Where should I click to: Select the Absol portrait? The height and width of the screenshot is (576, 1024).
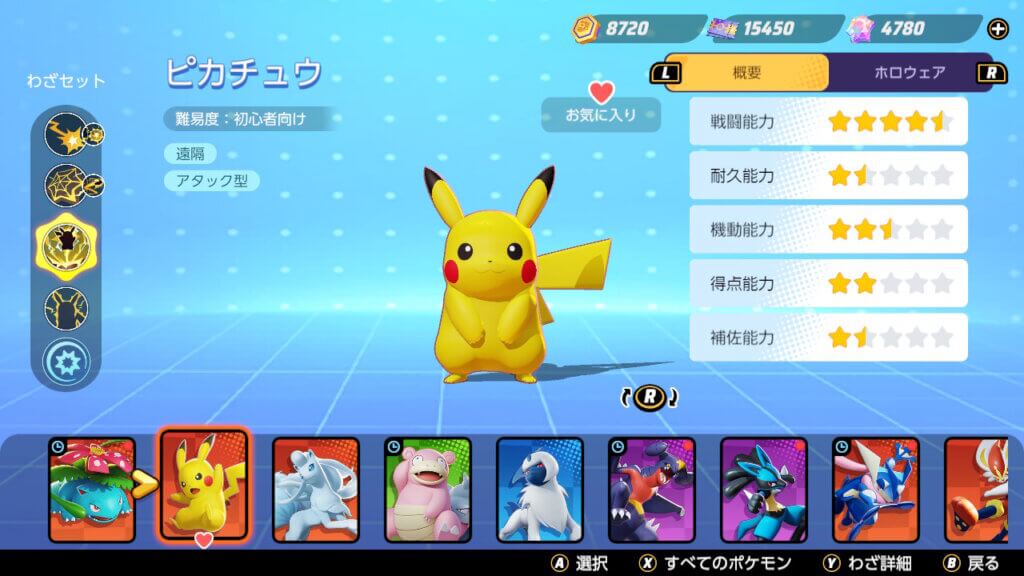pyautogui.click(x=540, y=482)
